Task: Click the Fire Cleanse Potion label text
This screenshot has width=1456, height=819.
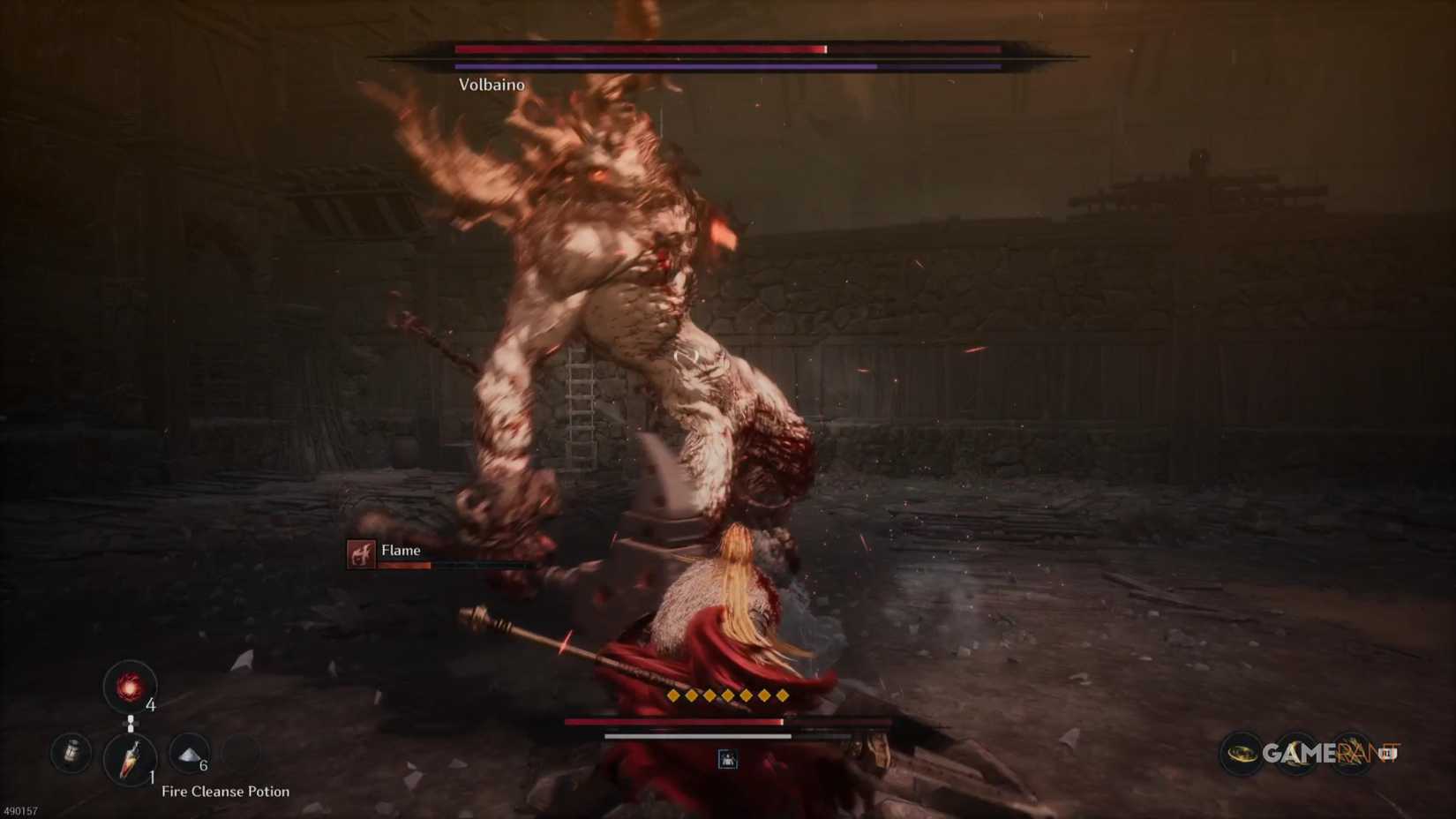Action: click(225, 792)
